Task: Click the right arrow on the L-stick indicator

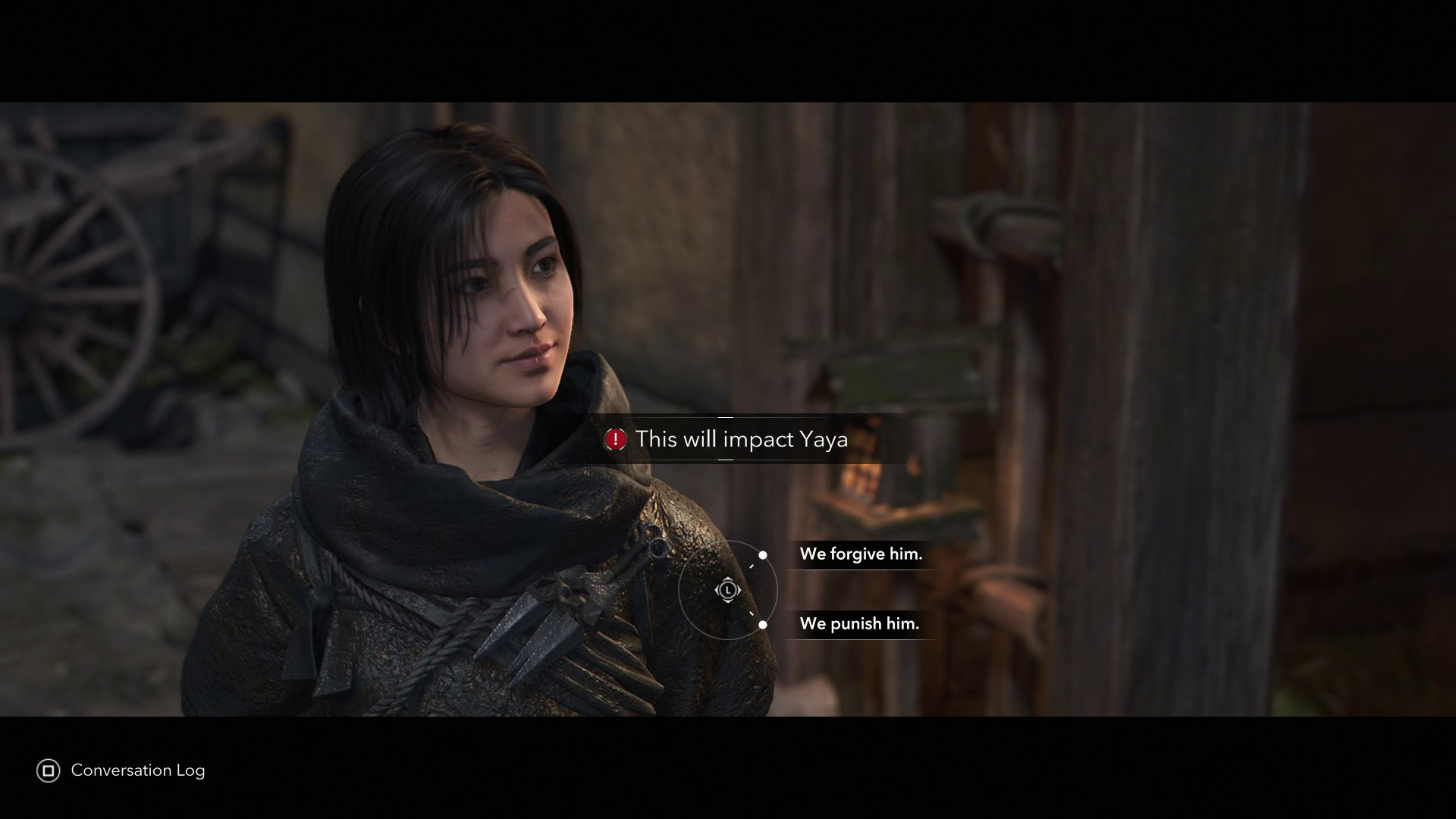Action: click(739, 589)
